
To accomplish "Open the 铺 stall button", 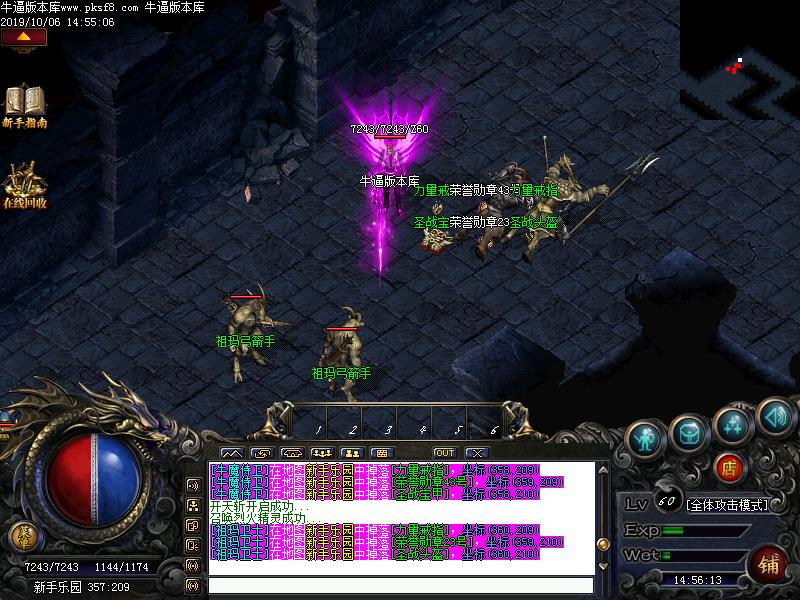I will click(768, 563).
